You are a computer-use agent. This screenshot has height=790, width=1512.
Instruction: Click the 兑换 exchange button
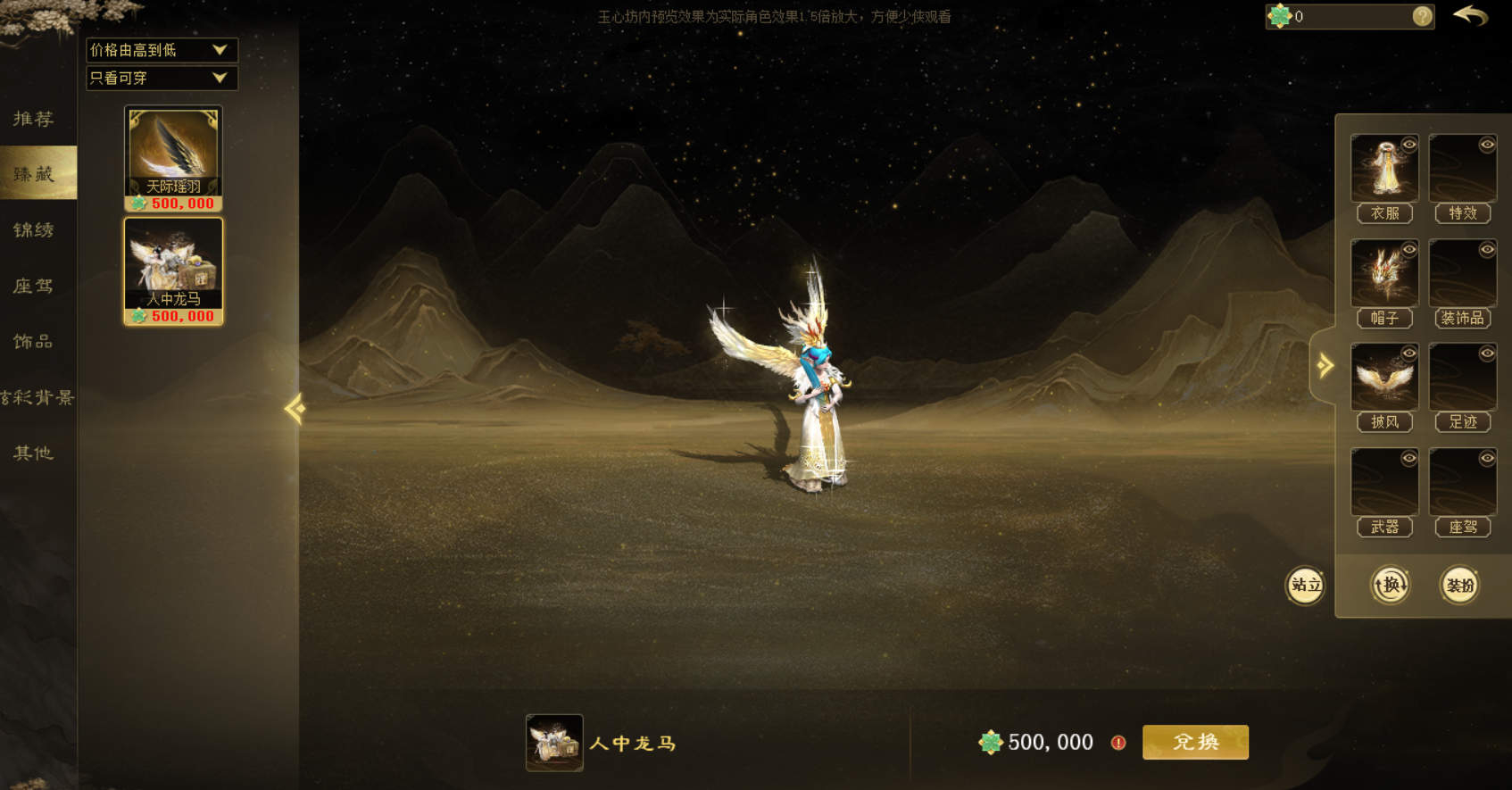click(x=1195, y=742)
